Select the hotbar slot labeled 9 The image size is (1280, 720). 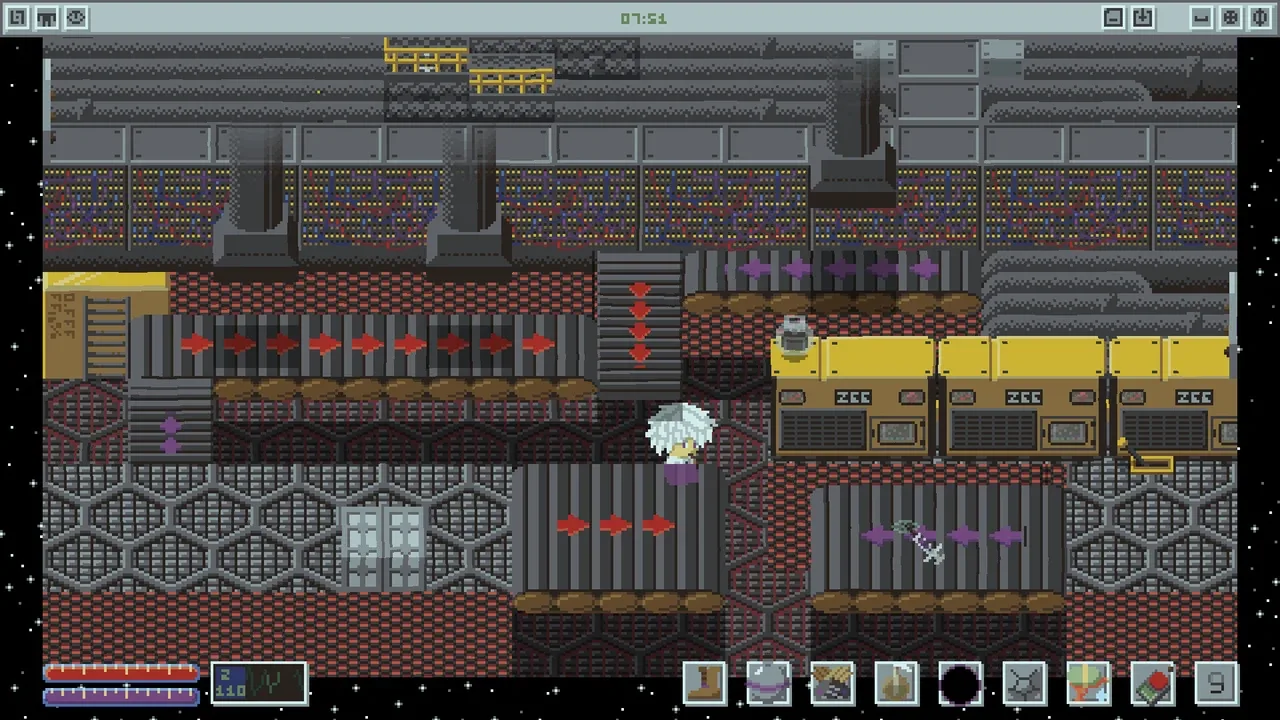(1216, 684)
